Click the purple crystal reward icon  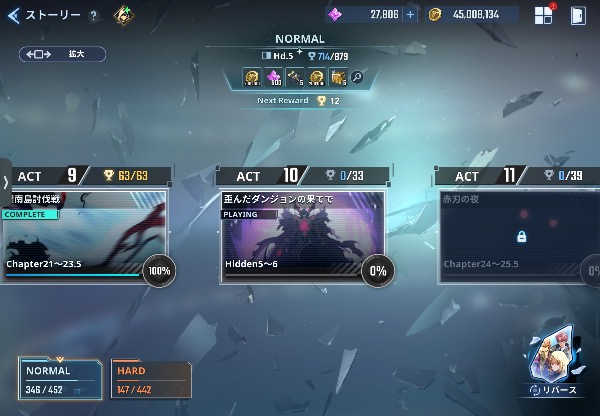[273, 77]
